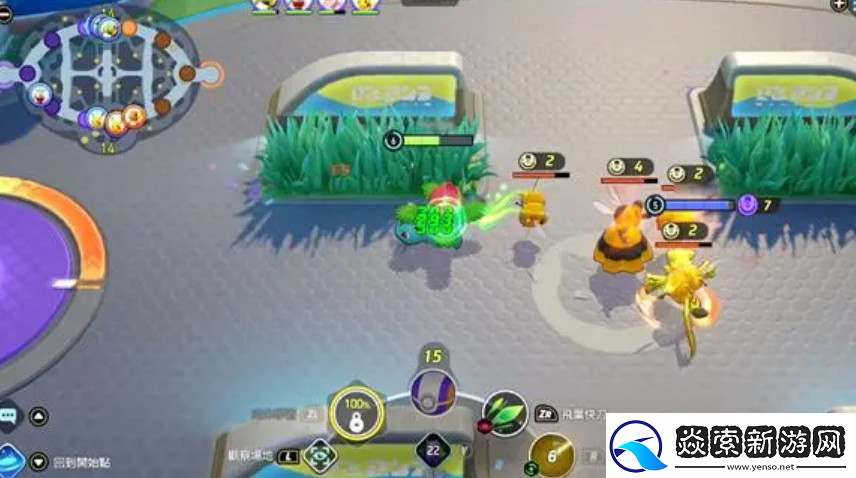Select the dark diamond icon showing 22

coord(432,452)
